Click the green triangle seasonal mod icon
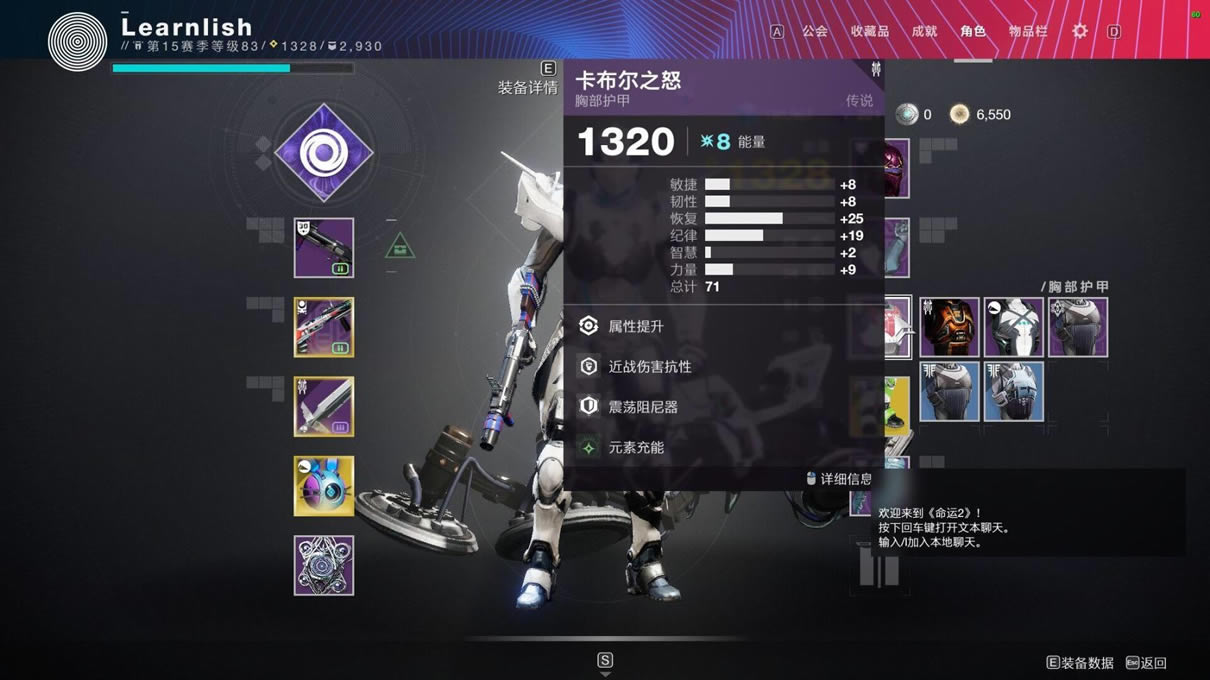1210x680 pixels. [x=400, y=245]
